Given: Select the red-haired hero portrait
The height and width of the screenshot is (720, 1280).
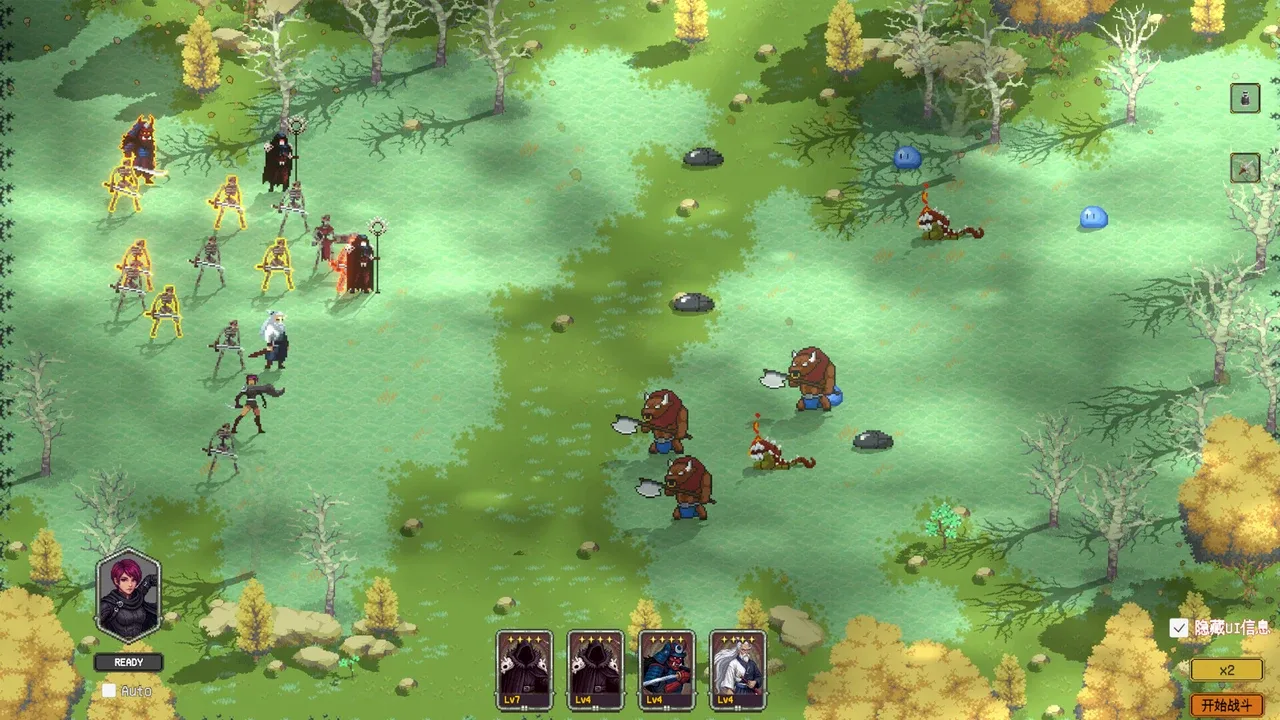Looking at the screenshot, I should pyautogui.click(x=128, y=596).
